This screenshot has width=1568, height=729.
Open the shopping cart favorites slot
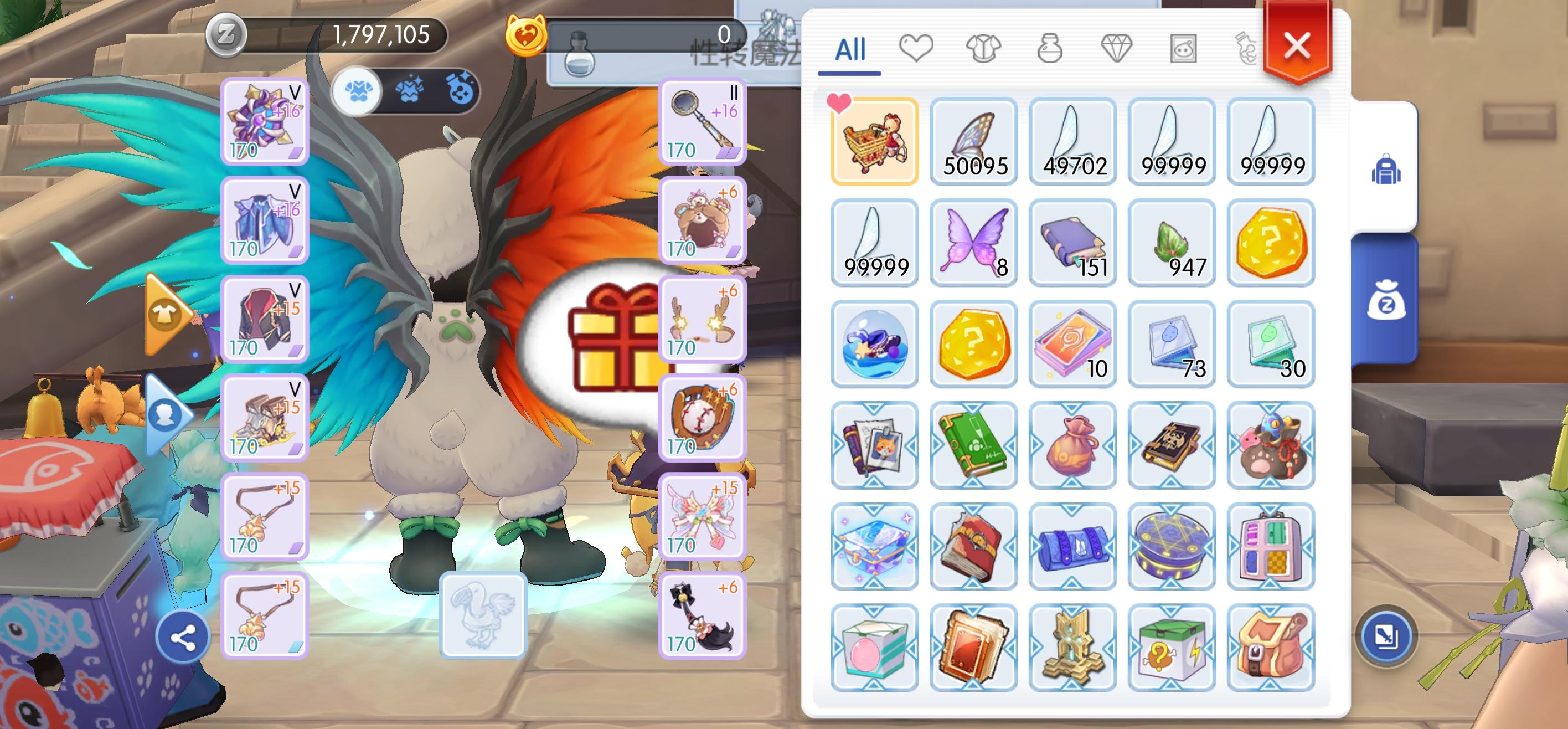click(875, 140)
